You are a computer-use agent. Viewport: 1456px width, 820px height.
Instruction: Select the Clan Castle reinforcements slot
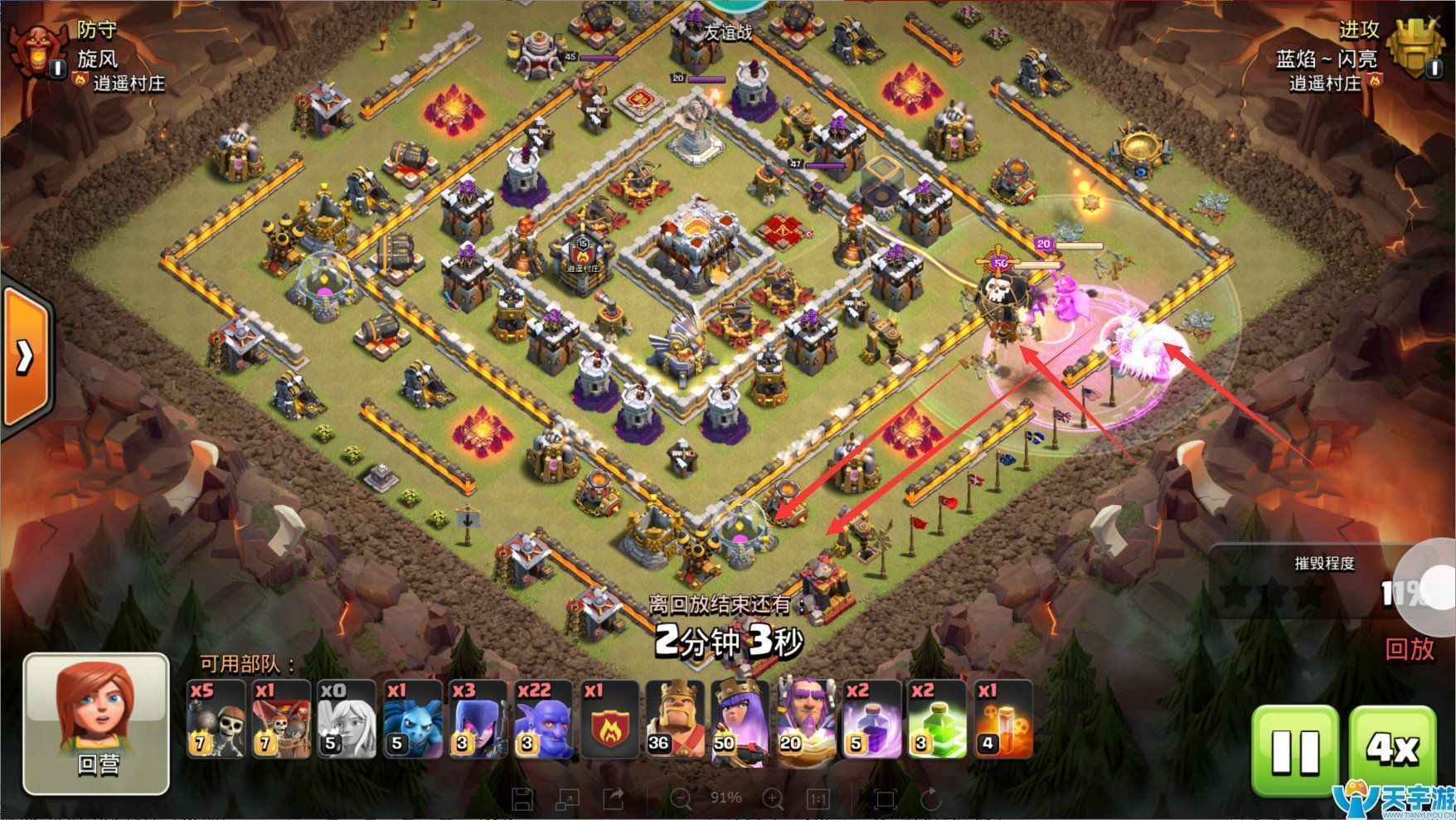pyautogui.click(x=609, y=719)
